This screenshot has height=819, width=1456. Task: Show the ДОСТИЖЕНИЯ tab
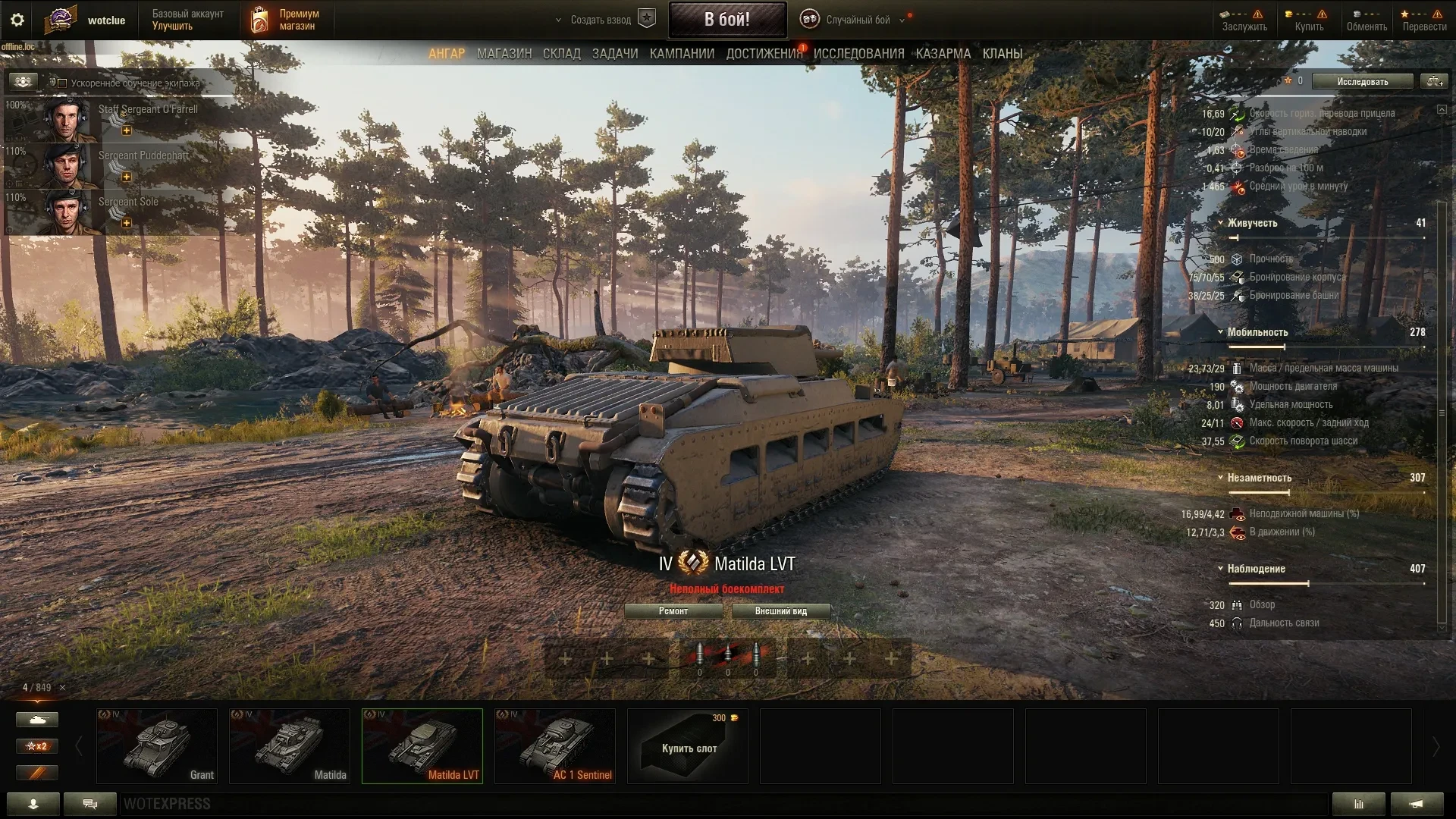[764, 54]
